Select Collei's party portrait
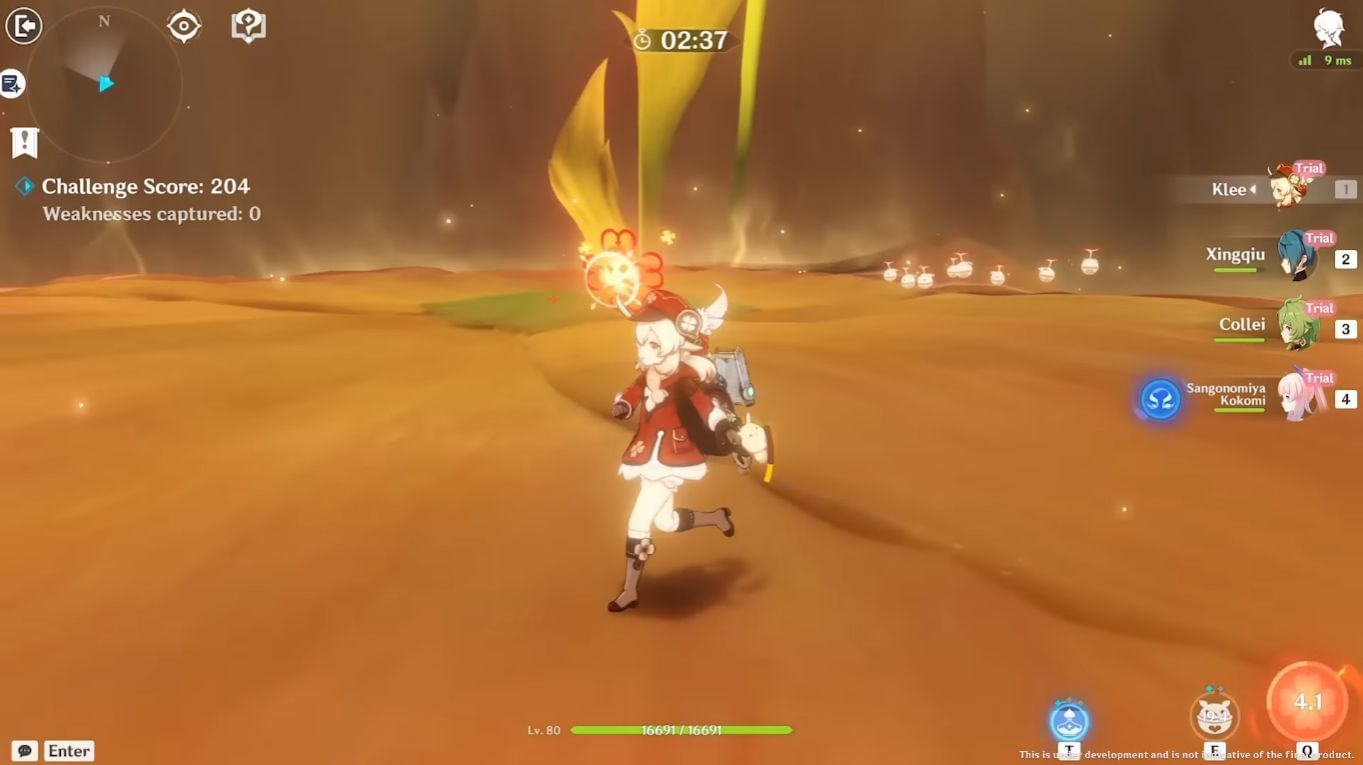The height and width of the screenshot is (765, 1363). click(1295, 324)
